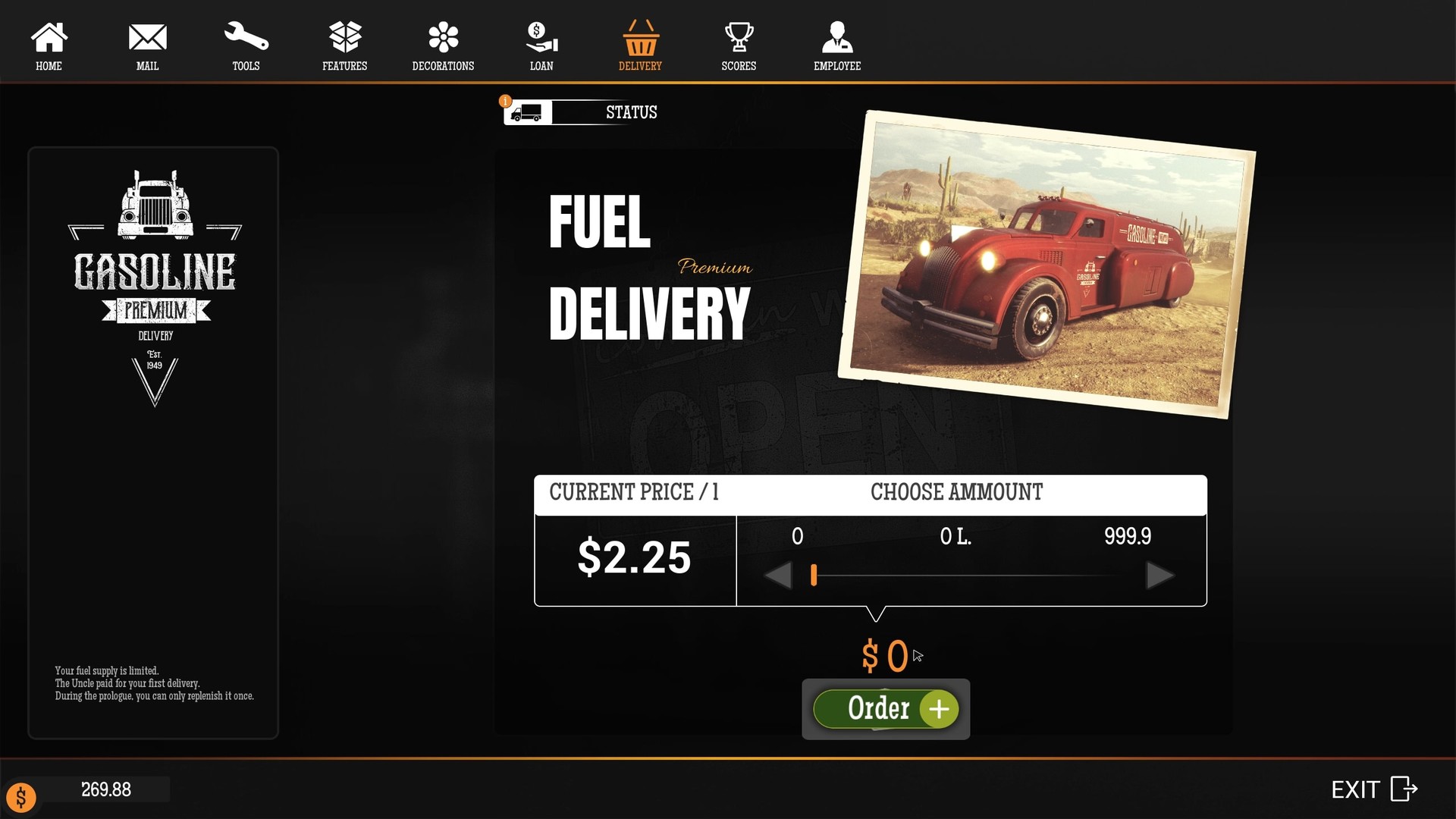1456x819 pixels.
Task: Select the Home icon in the top menu
Action: point(49,36)
